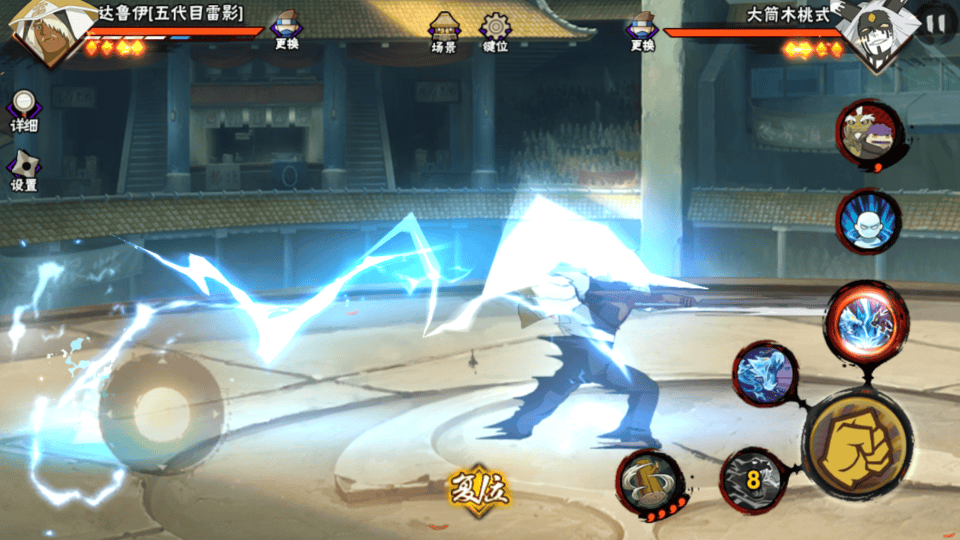Tap the virtual joystick movement pad
960x540 pixels.
pos(161,411)
